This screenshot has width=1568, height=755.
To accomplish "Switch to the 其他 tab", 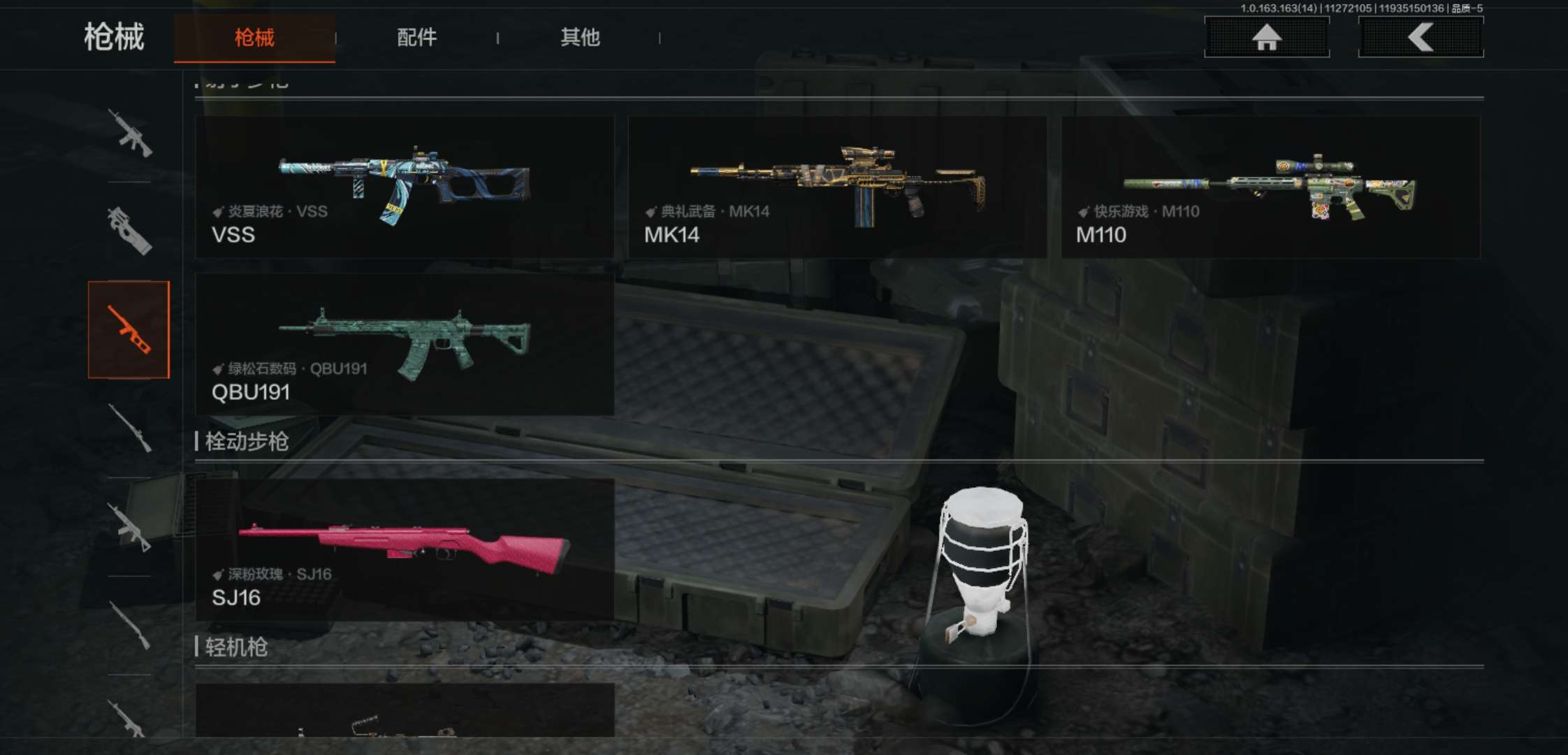I will click(580, 38).
